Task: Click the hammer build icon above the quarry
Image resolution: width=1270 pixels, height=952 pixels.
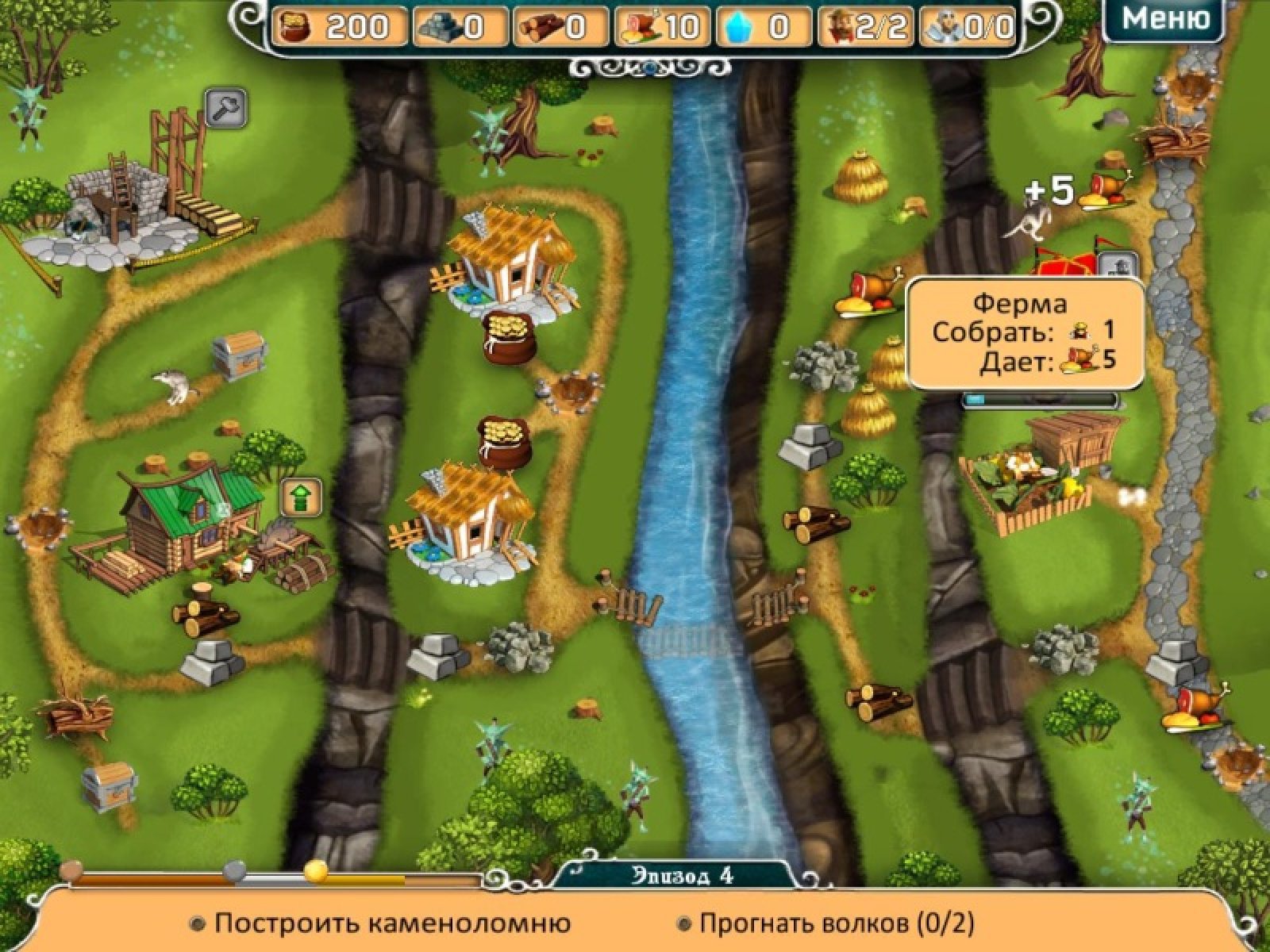Action: pyautogui.click(x=225, y=109)
